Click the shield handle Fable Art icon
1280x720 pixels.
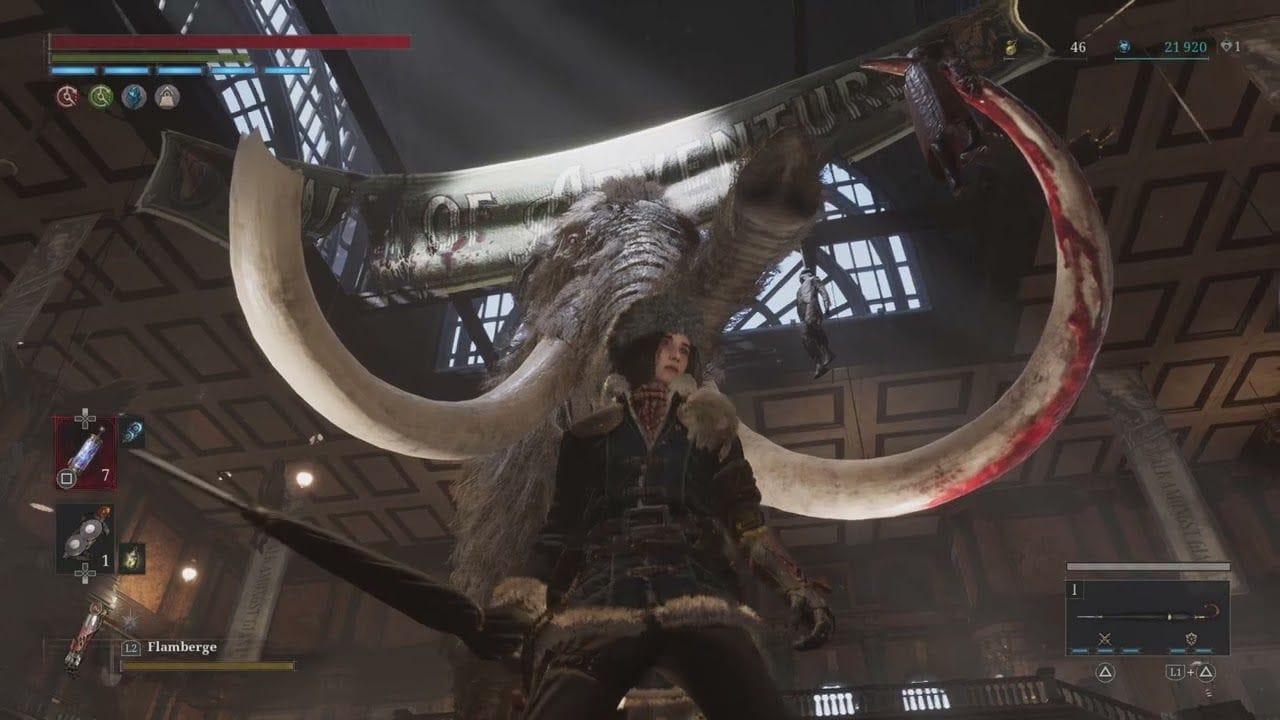point(1190,638)
